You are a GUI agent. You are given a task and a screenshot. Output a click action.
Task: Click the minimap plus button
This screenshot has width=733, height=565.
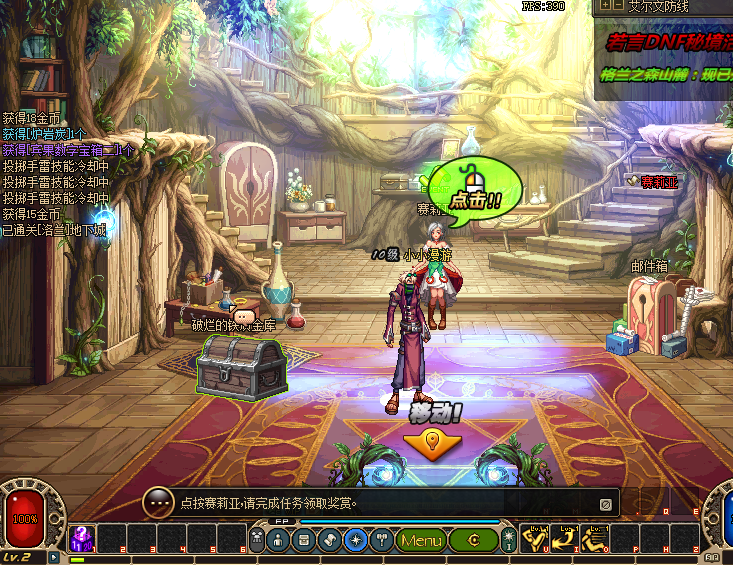[x=604, y=6]
